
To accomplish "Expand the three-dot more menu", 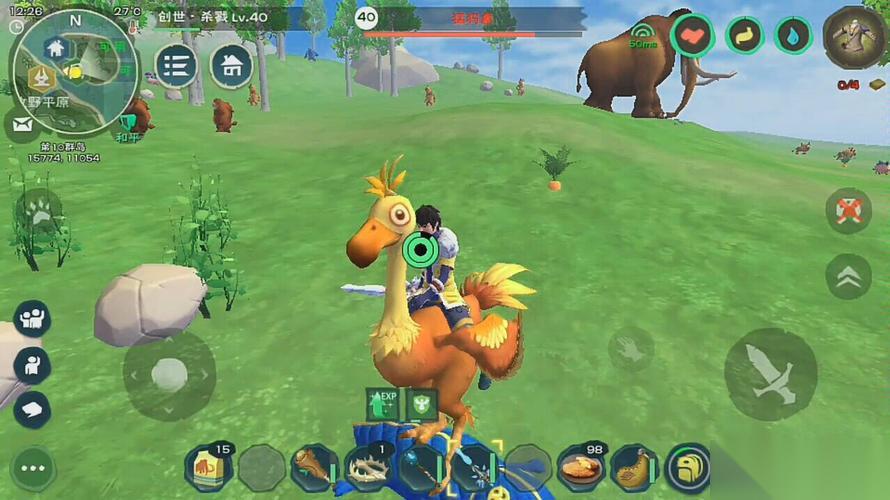I will coord(32,467).
